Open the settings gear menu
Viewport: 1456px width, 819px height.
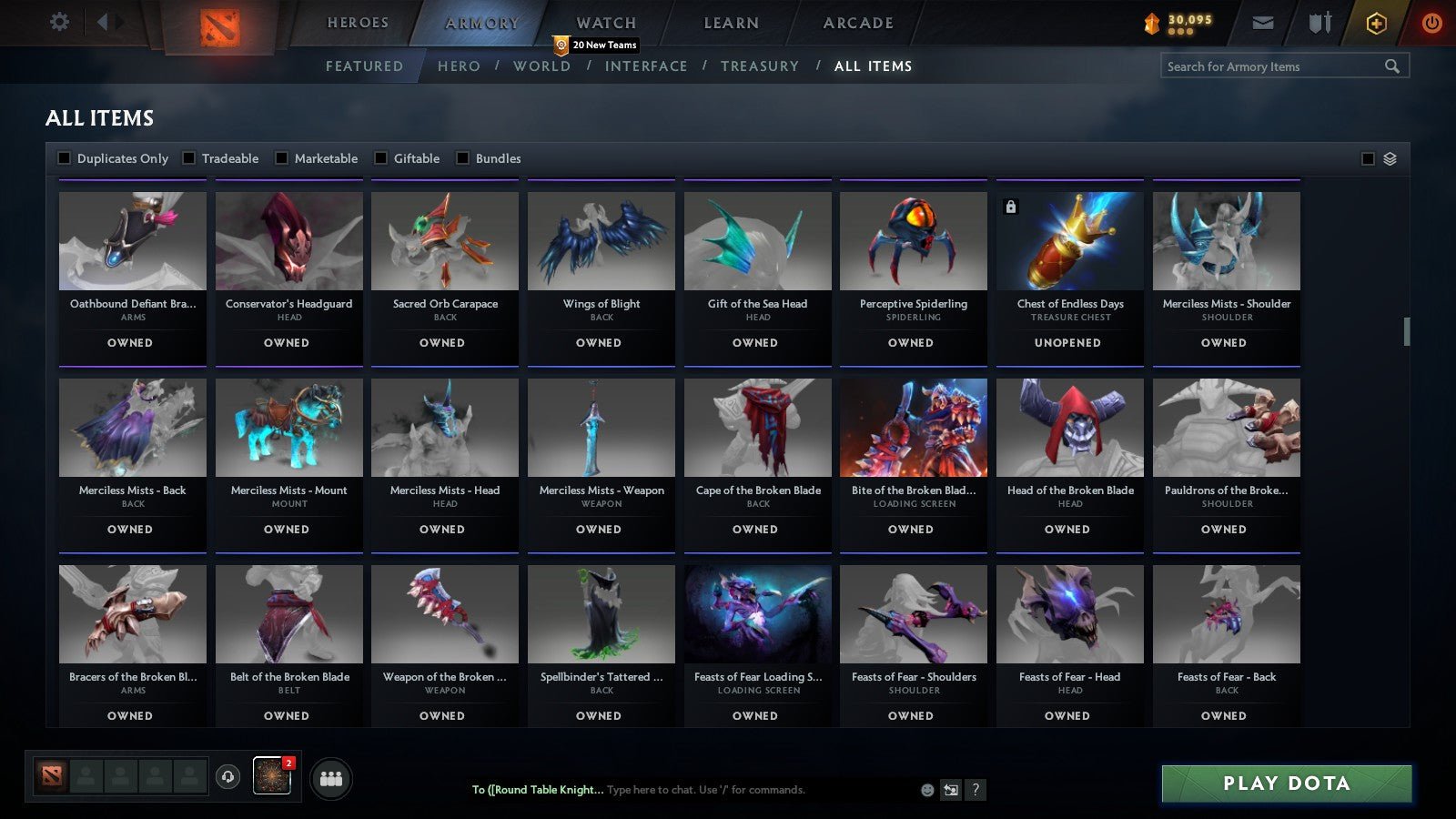tap(59, 23)
